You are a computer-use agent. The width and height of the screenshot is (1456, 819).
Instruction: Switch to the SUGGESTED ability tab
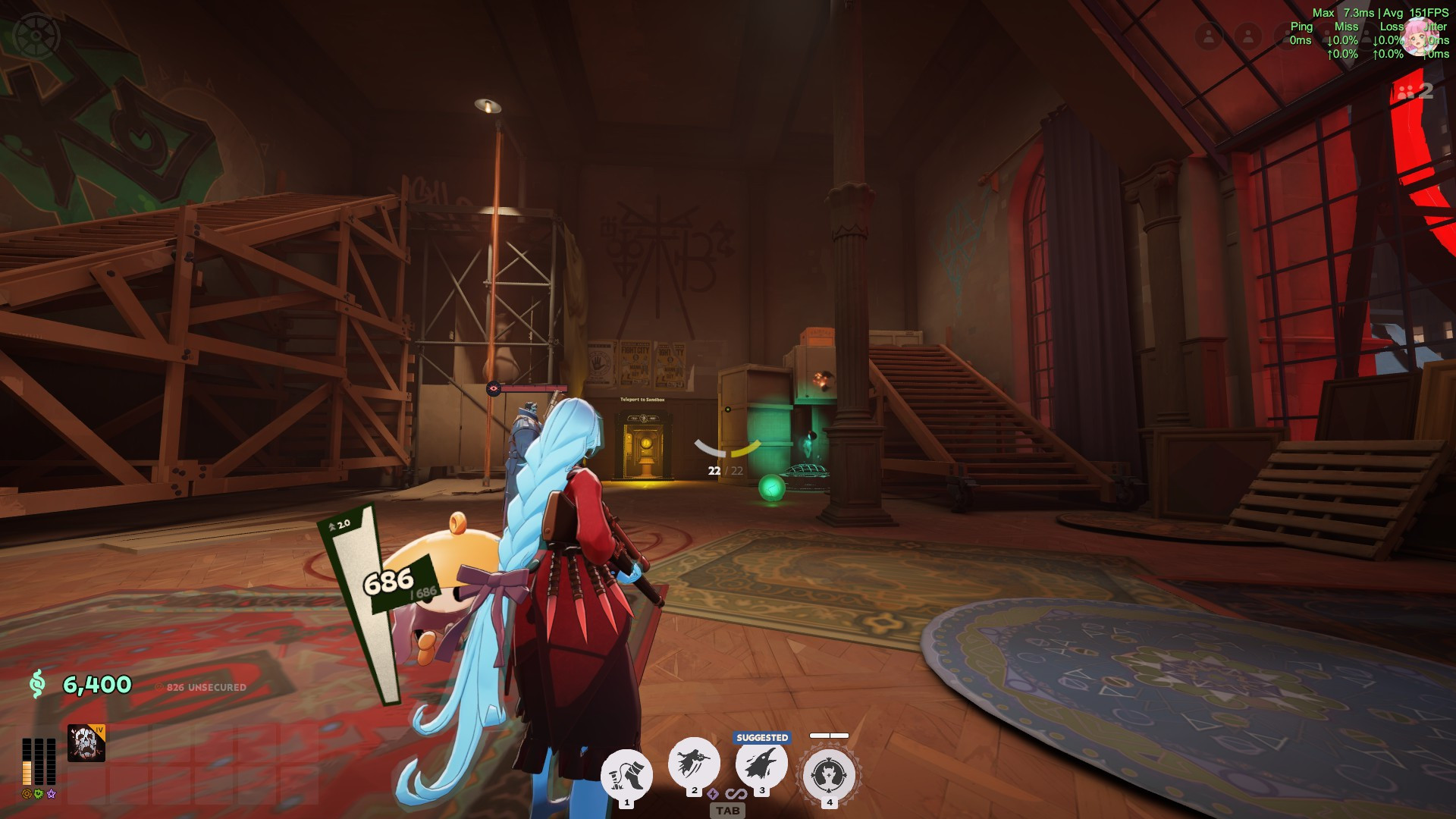coord(762,736)
